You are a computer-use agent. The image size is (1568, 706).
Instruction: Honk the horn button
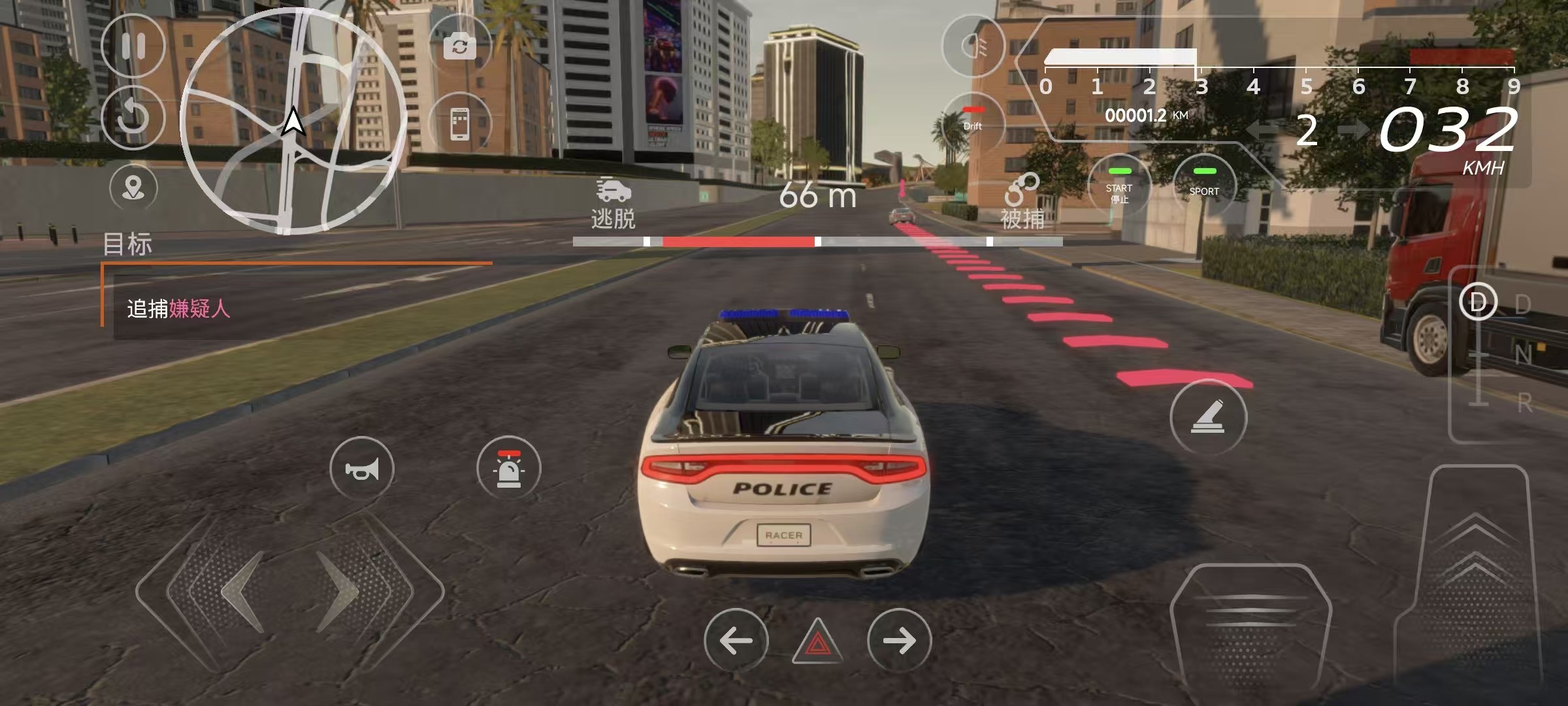point(362,469)
